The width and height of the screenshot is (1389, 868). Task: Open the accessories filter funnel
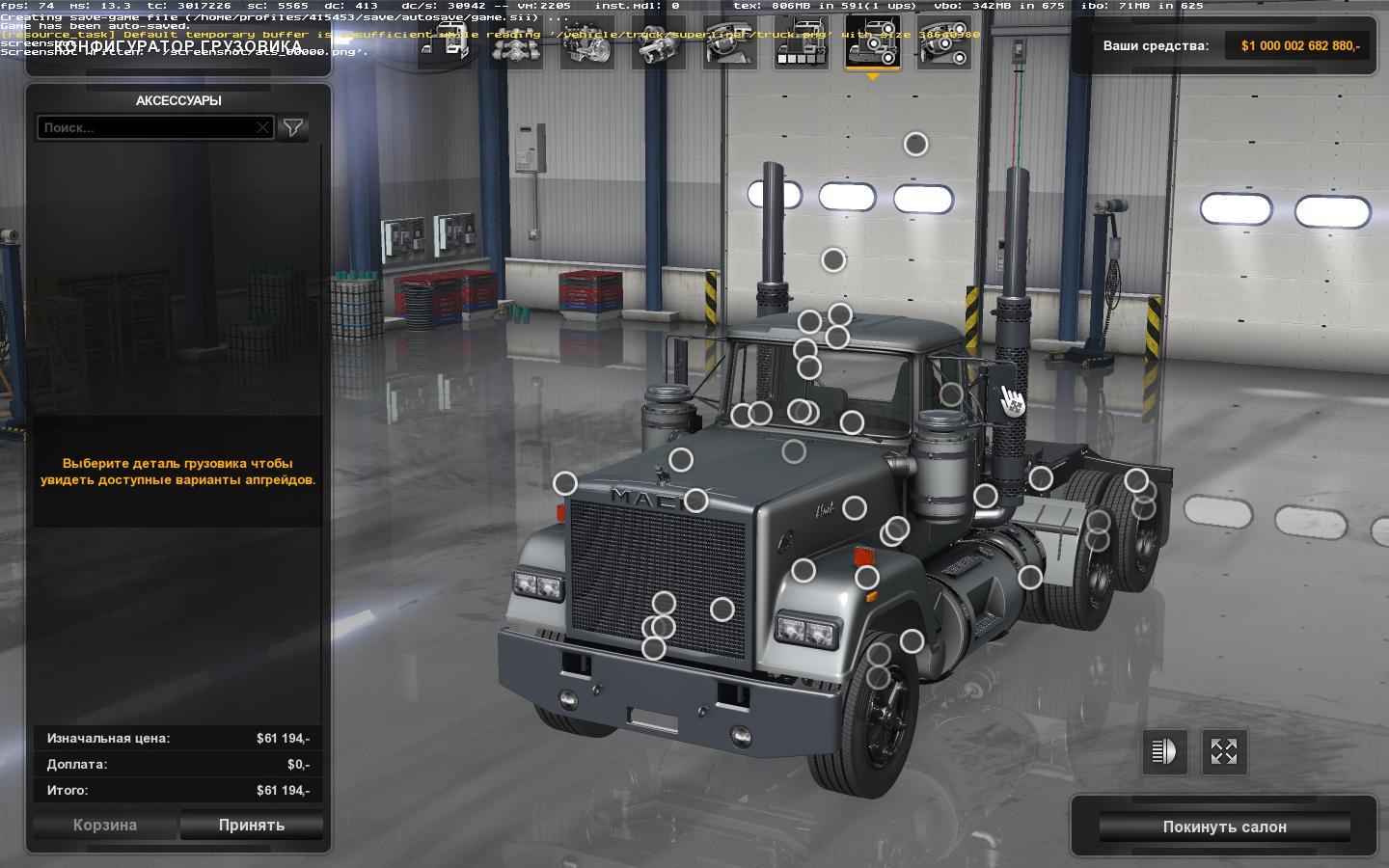(293, 127)
